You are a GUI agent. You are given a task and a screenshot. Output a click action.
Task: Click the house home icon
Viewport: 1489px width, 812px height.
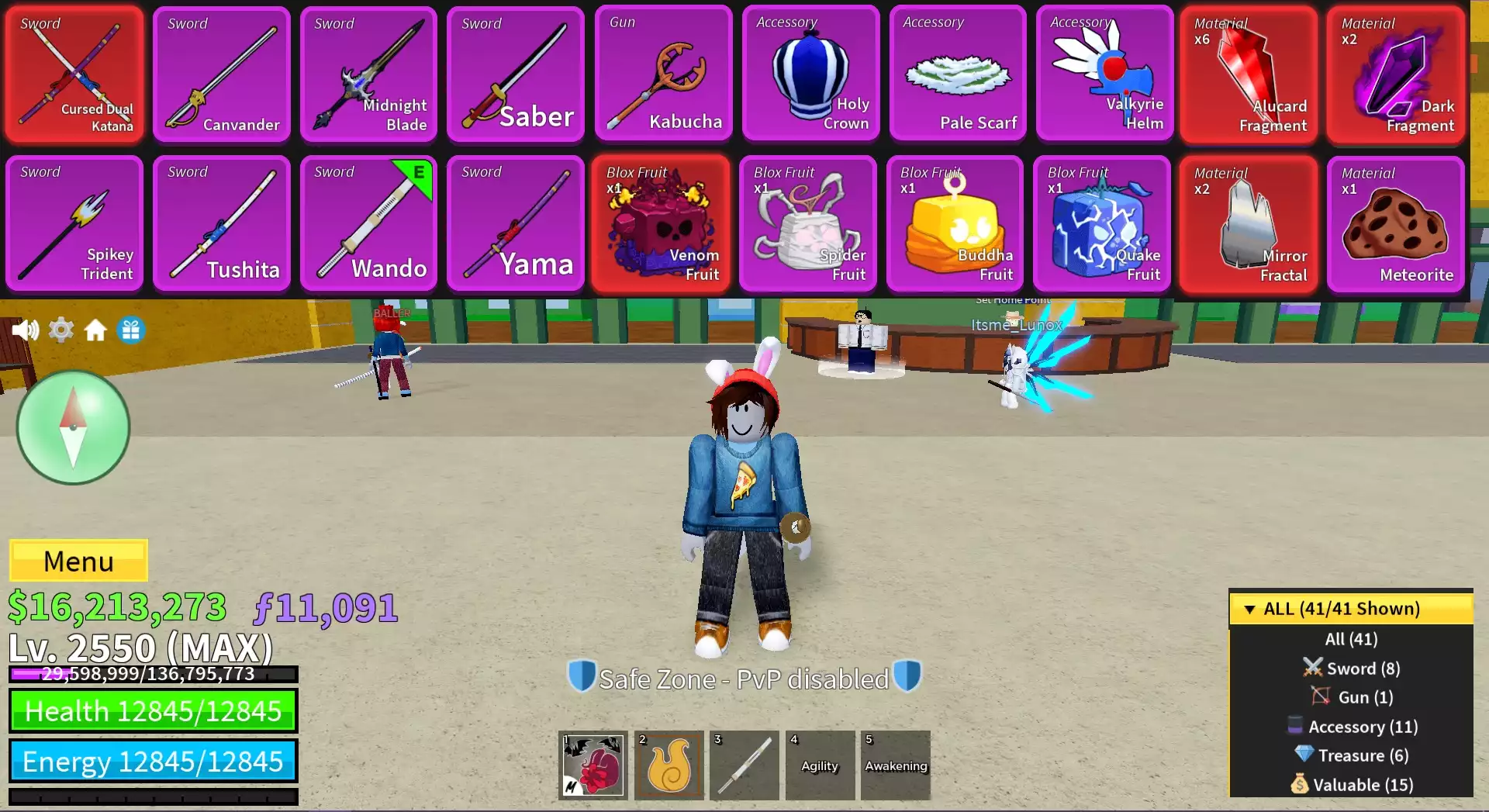(x=95, y=331)
